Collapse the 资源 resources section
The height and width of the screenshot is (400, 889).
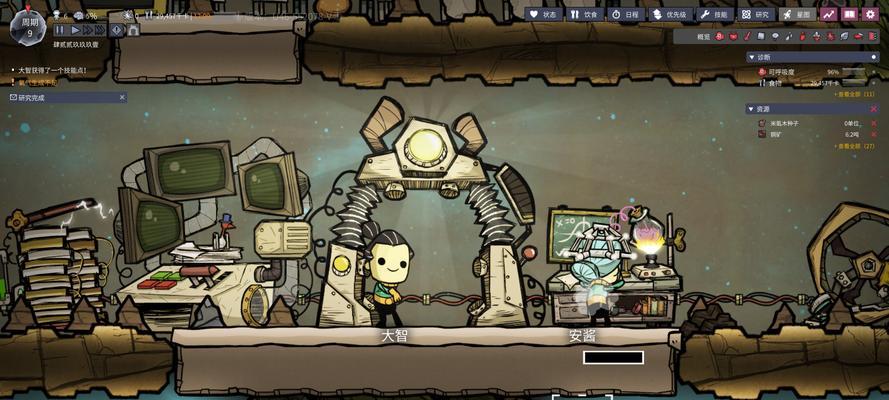(750, 109)
